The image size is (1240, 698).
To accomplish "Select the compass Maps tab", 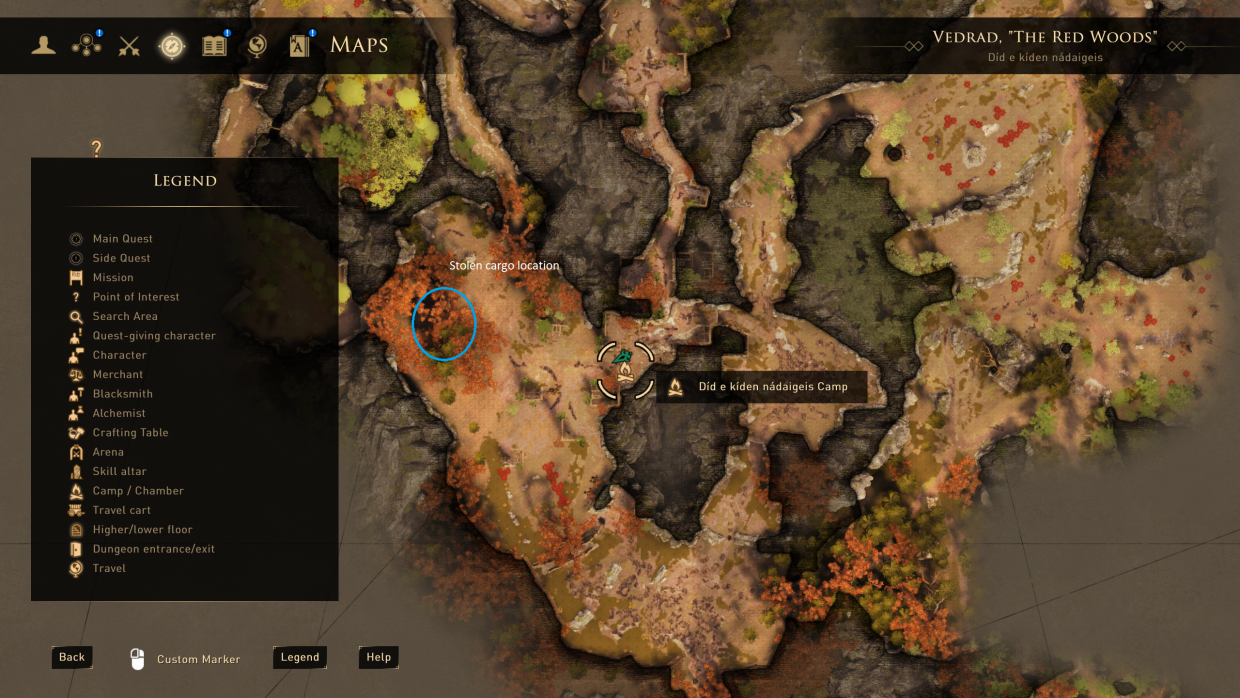I will click(x=172, y=45).
